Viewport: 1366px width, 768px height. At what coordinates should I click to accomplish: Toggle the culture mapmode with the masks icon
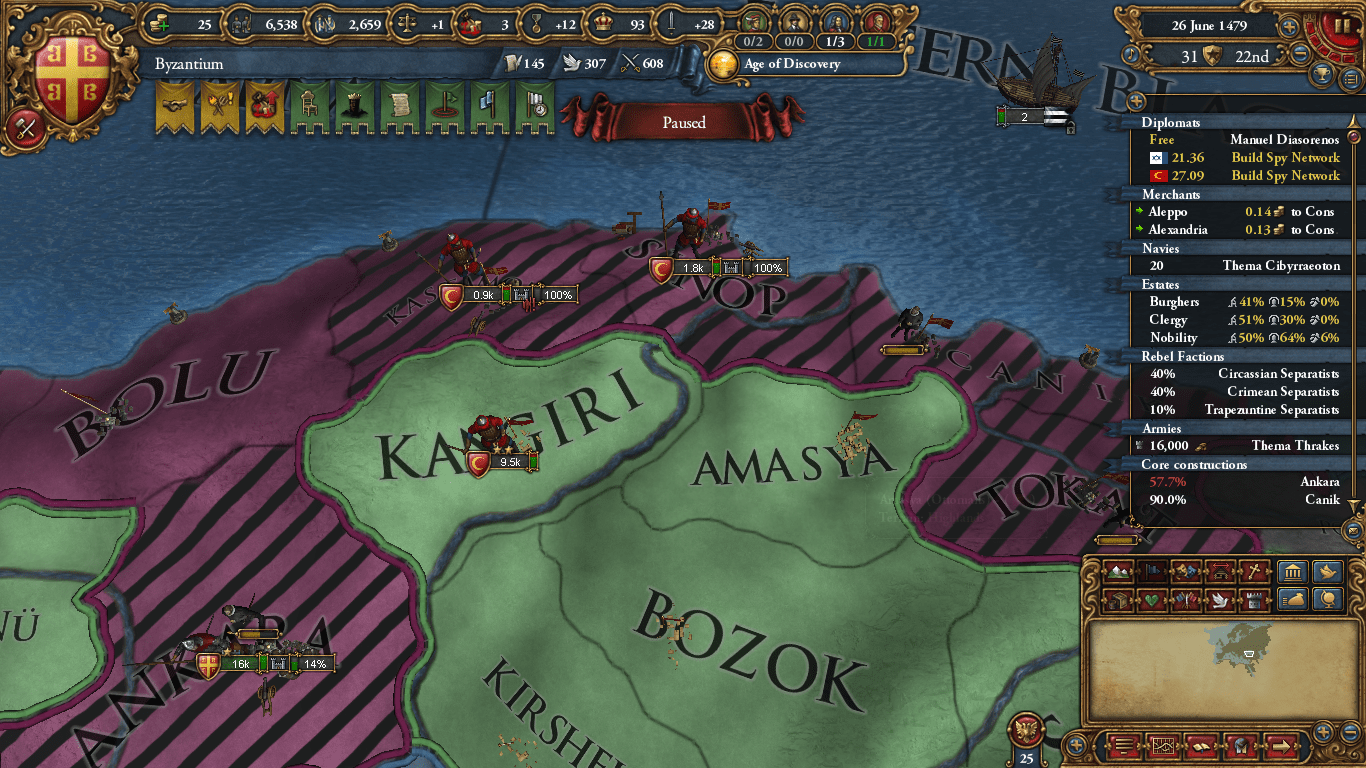click(x=1184, y=571)
